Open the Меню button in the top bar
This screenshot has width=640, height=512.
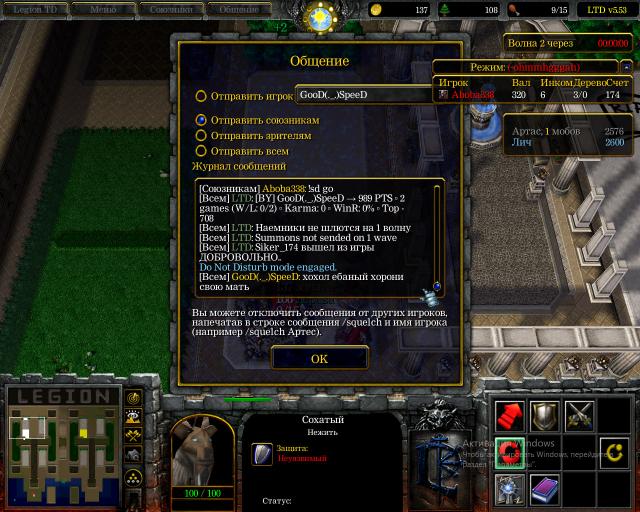[x=102, y=8]
